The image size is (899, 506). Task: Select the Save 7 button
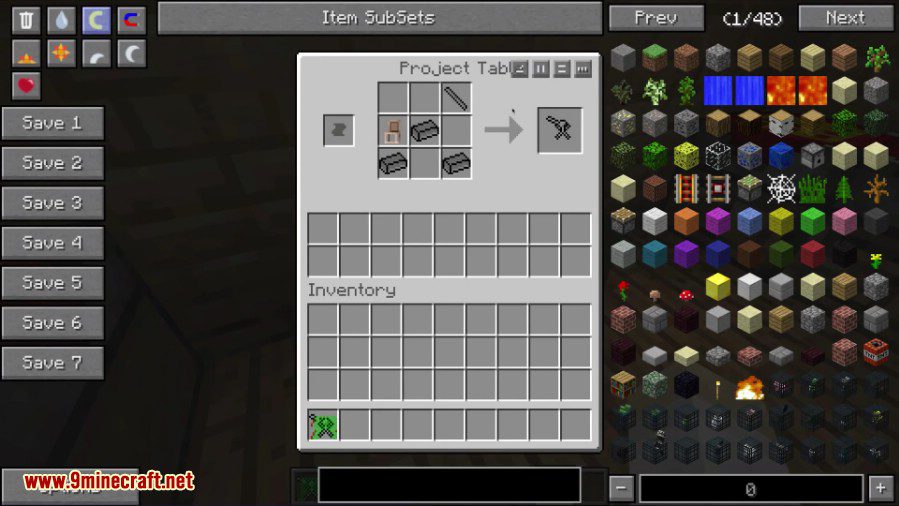[x=52, y=363]
